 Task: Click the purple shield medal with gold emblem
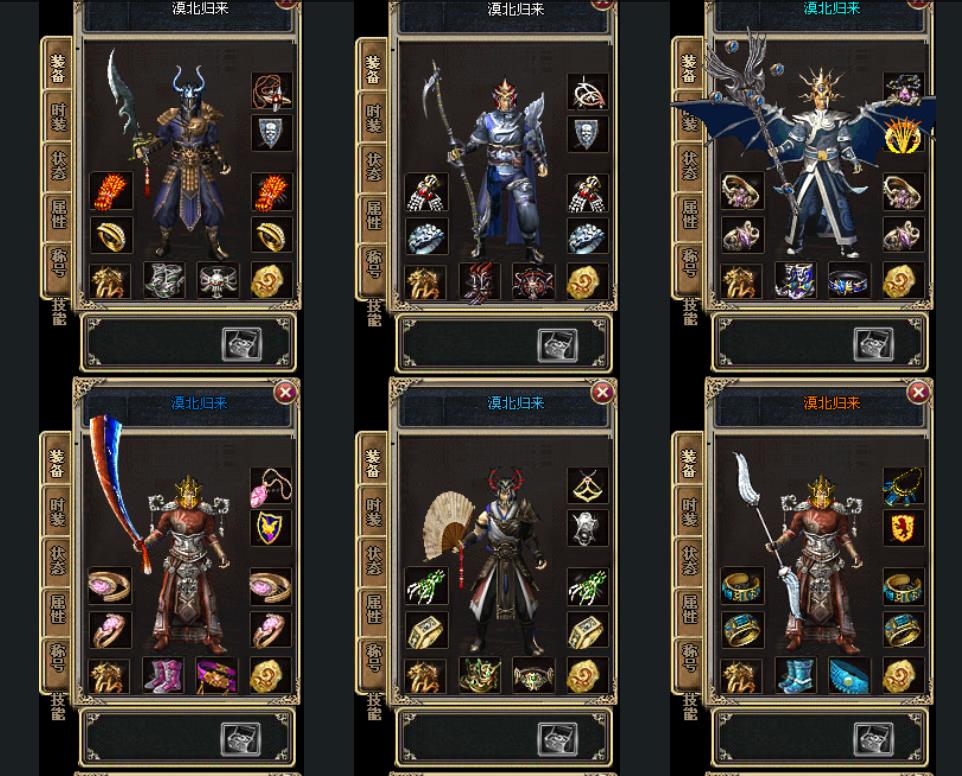pyautogui.click(x=270, y=528)
